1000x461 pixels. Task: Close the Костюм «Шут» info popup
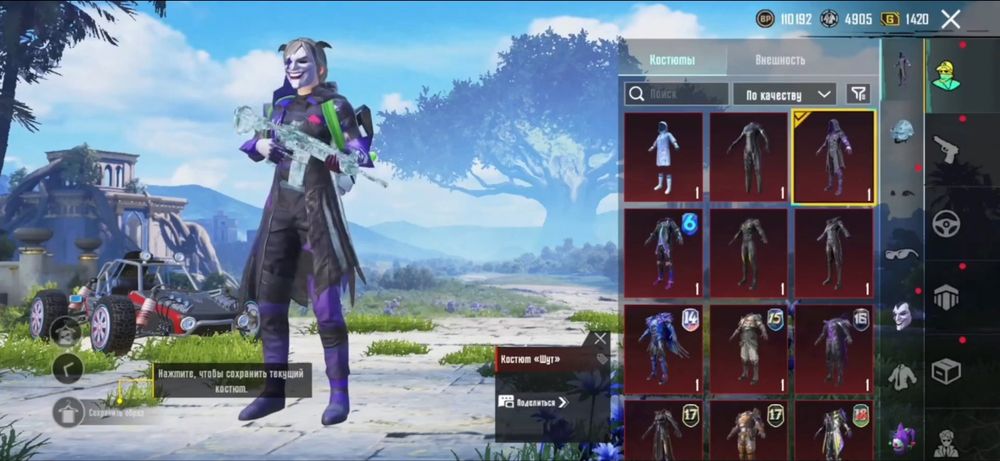click(600, 340)
